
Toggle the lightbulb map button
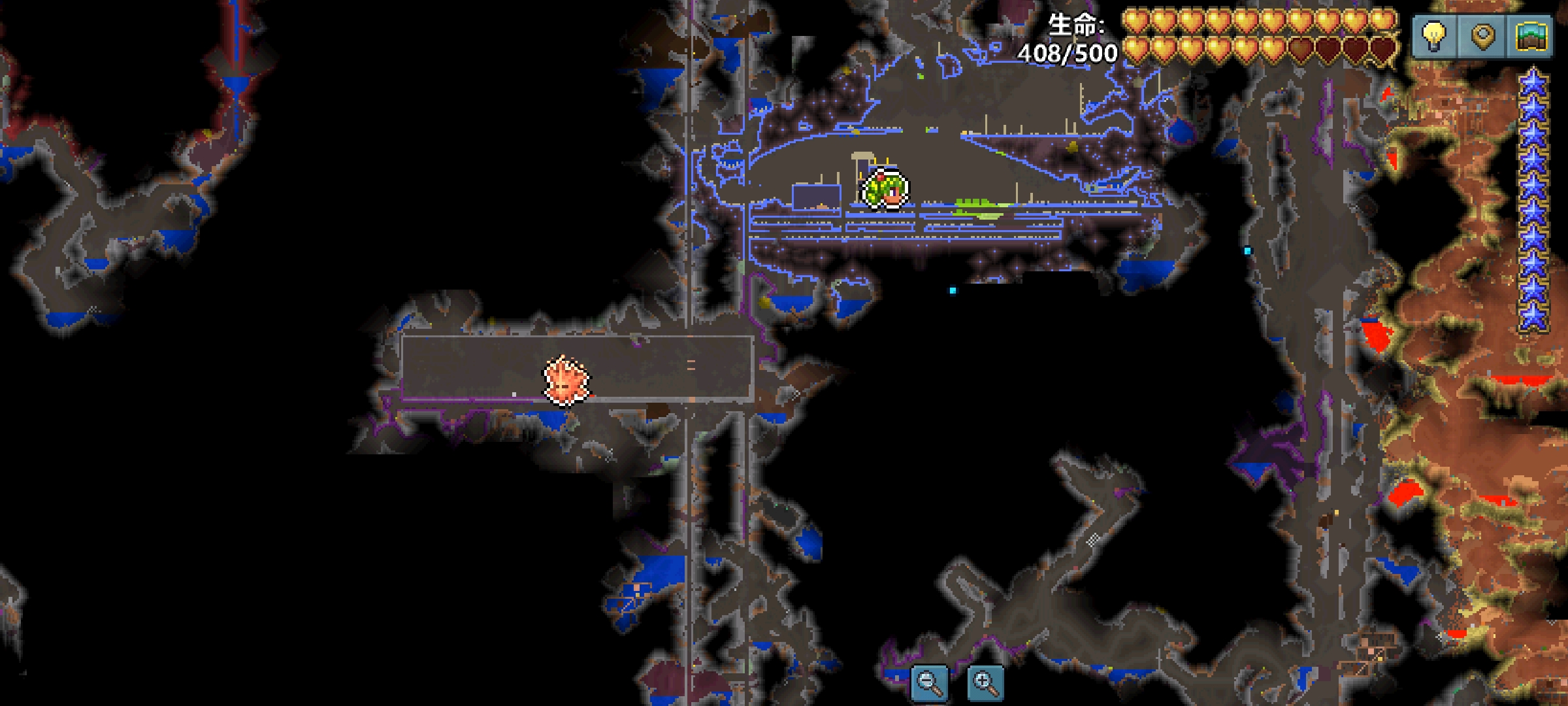click(x=1434, y=36)
